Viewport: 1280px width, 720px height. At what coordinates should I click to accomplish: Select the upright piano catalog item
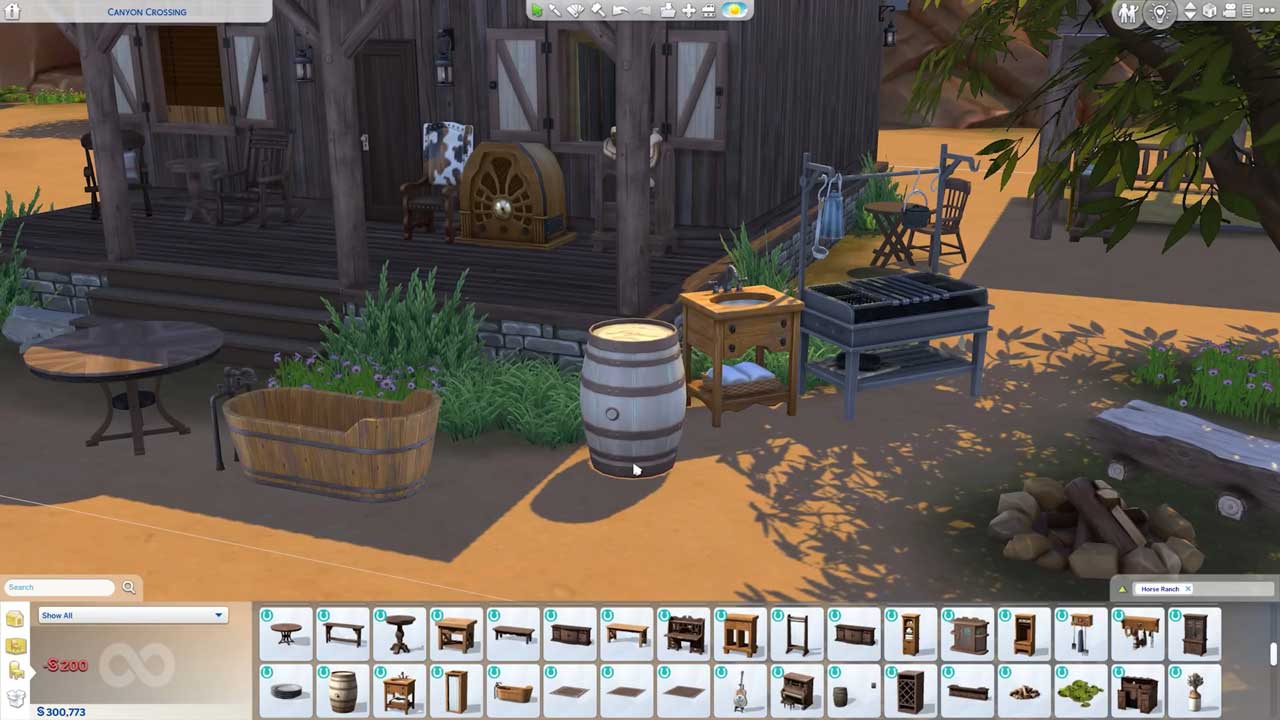click(797, 690)
